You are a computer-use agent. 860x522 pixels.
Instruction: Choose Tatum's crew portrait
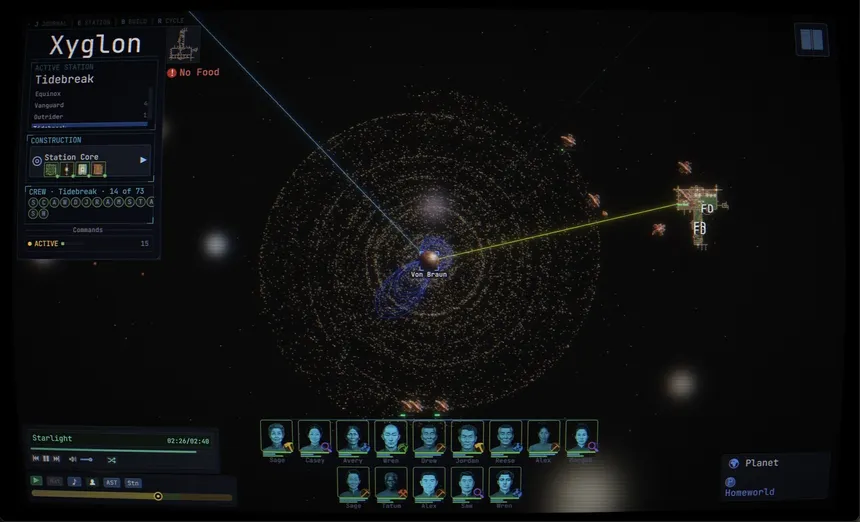pyautogui.click(x=390, y=483)
